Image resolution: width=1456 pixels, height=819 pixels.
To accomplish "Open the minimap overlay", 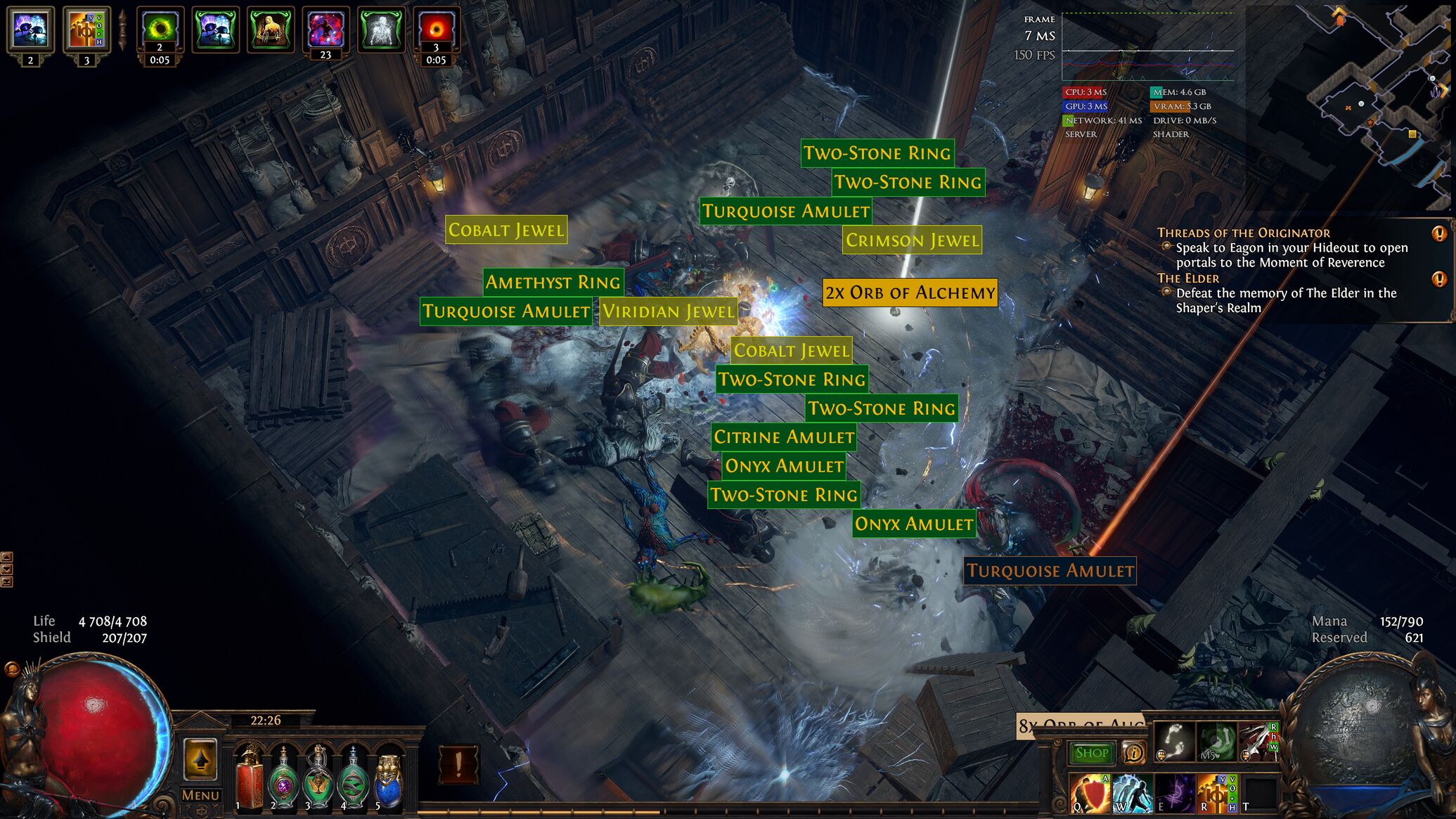I will (1378, 105).
